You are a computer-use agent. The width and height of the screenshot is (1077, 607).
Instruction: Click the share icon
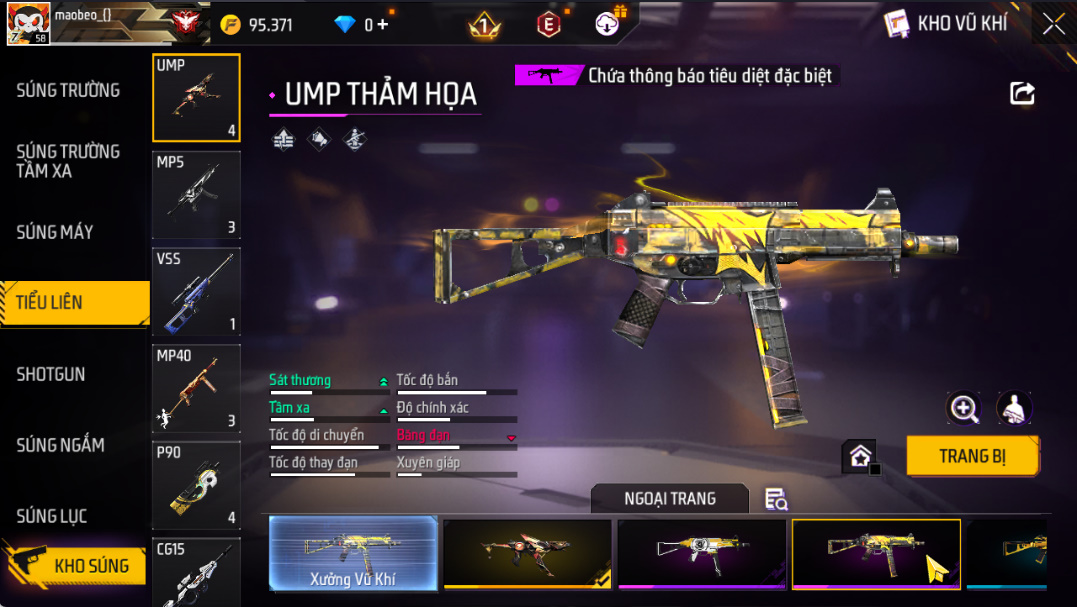click(x=1022, y=94)
